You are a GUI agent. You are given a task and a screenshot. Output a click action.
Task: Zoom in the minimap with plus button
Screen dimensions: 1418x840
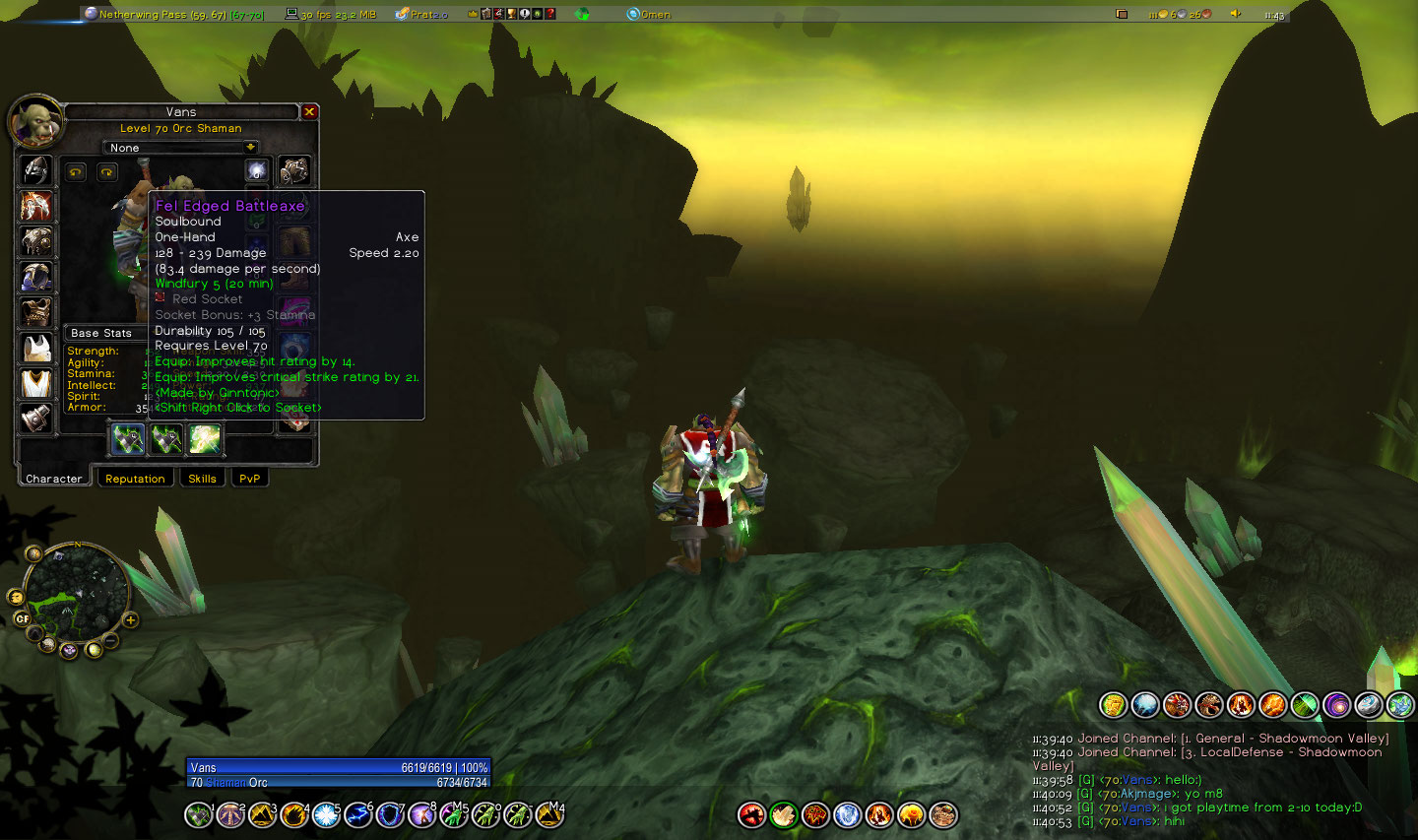coord(130,619)
